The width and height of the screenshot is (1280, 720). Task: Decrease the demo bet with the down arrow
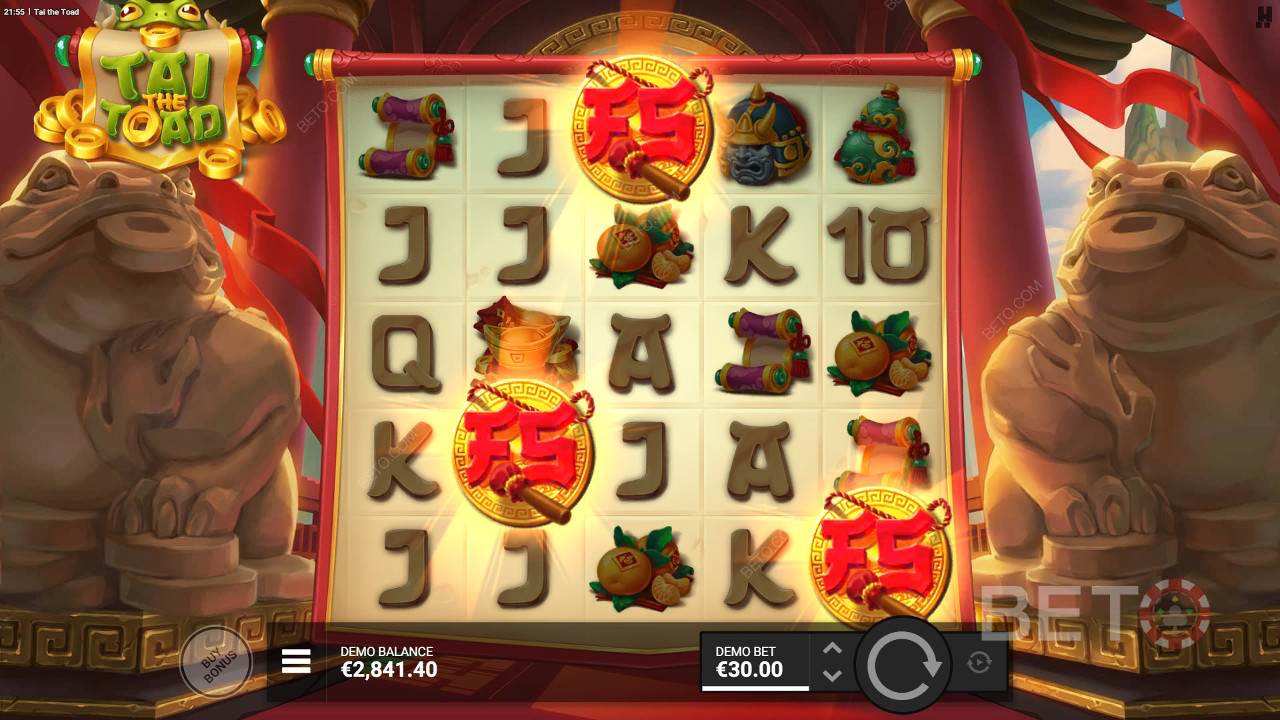click(x=832, y=676)
